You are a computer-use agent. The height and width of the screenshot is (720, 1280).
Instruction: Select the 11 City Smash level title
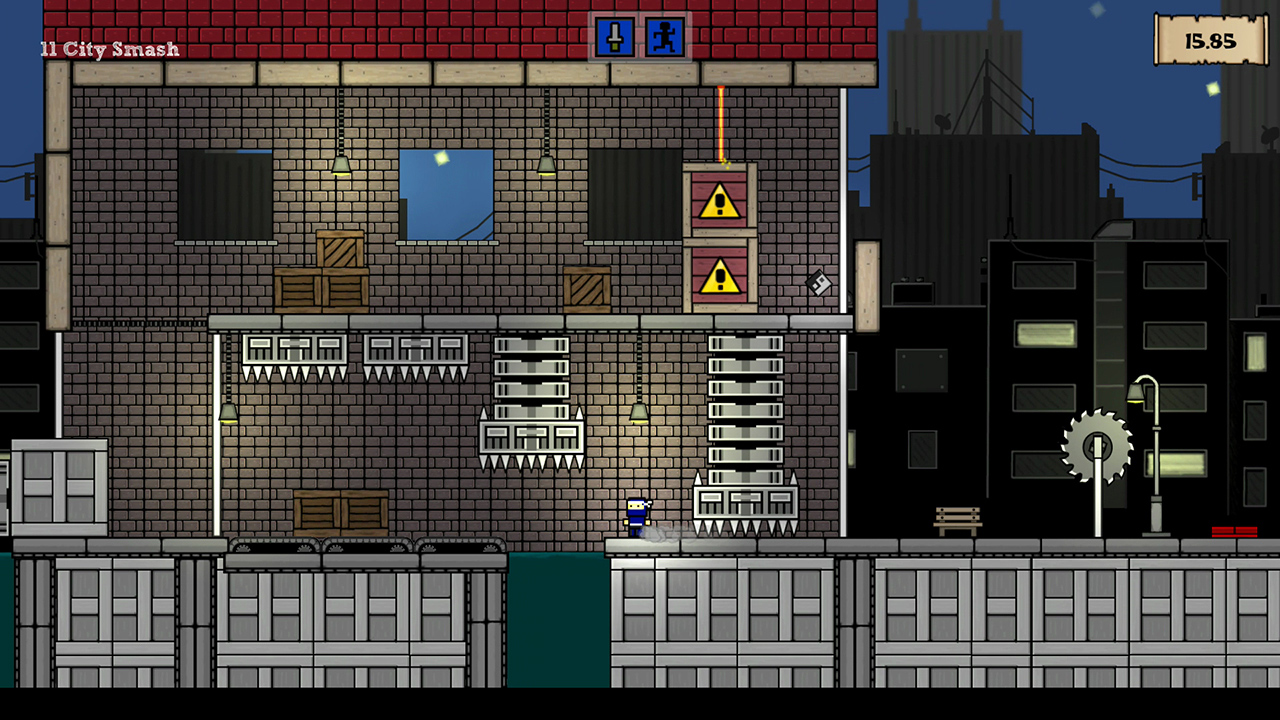[108, 48]
